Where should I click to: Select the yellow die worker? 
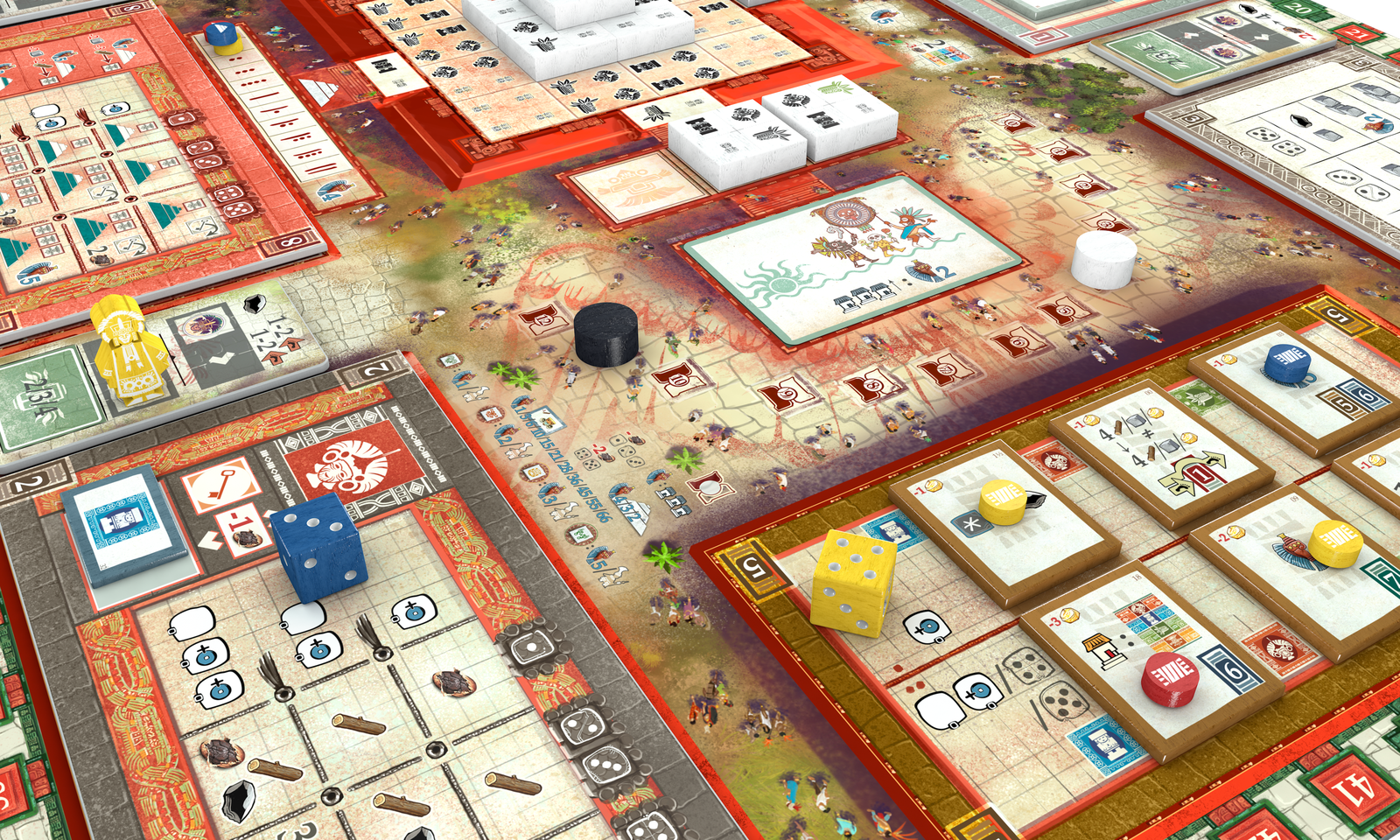pyautogui.click(x=853, y=580)
